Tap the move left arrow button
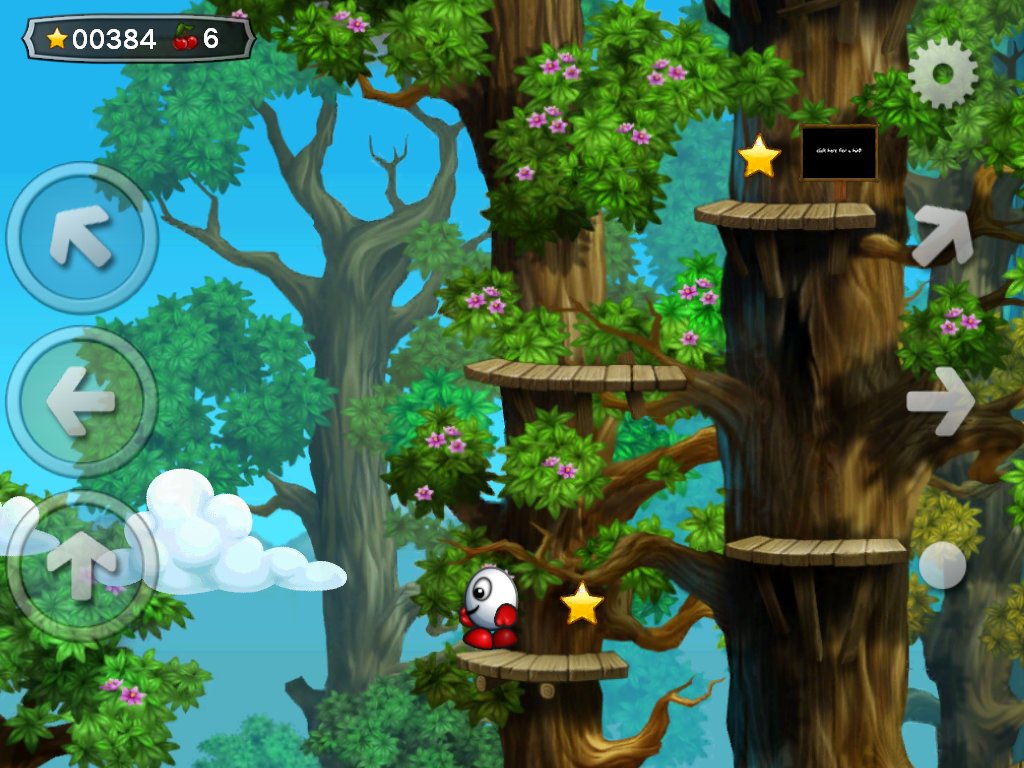The width and height of the screenshot is (1024, 768). pos(81,401)
